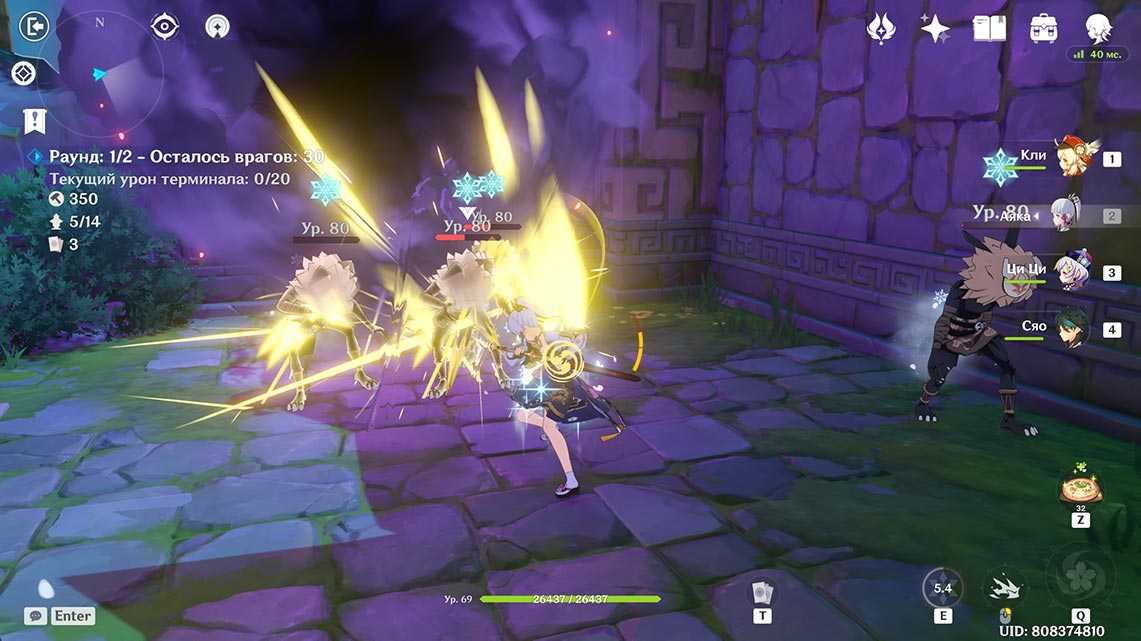Trigger the sprint dash icon
1141x641 pixels.
click(x=1003, y=588)
